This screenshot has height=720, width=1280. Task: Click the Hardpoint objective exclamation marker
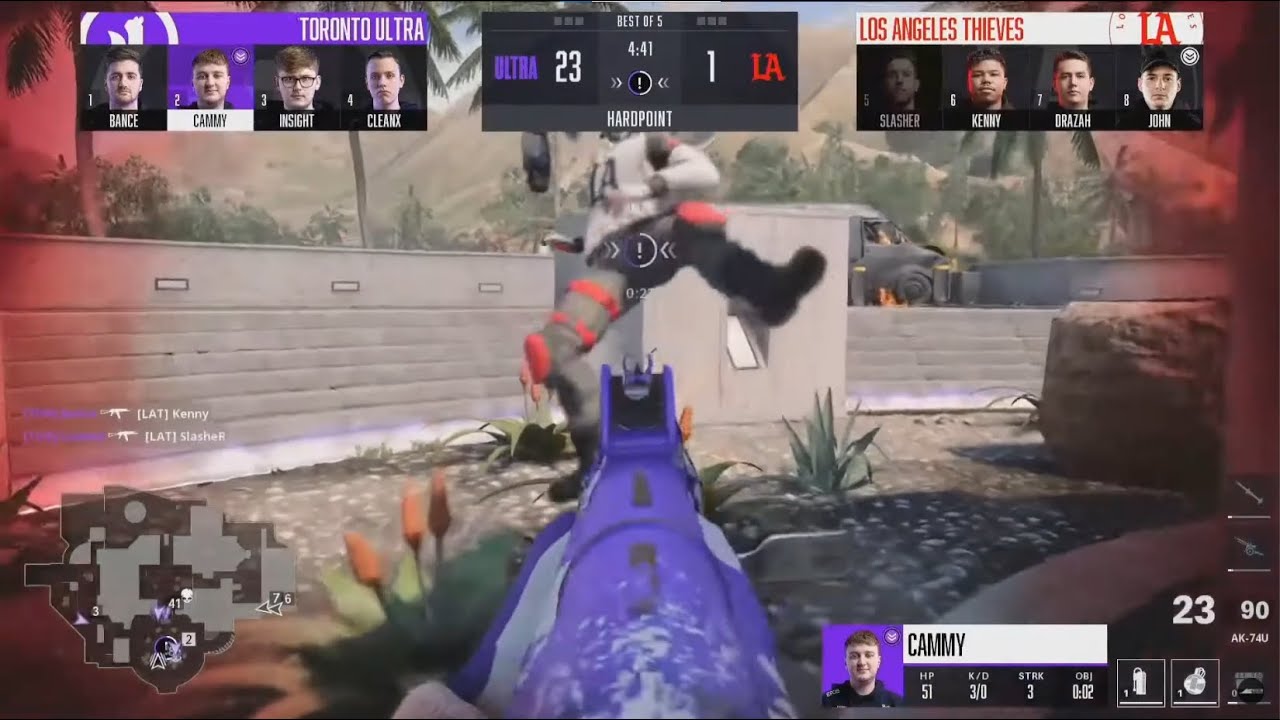[640, 250]
